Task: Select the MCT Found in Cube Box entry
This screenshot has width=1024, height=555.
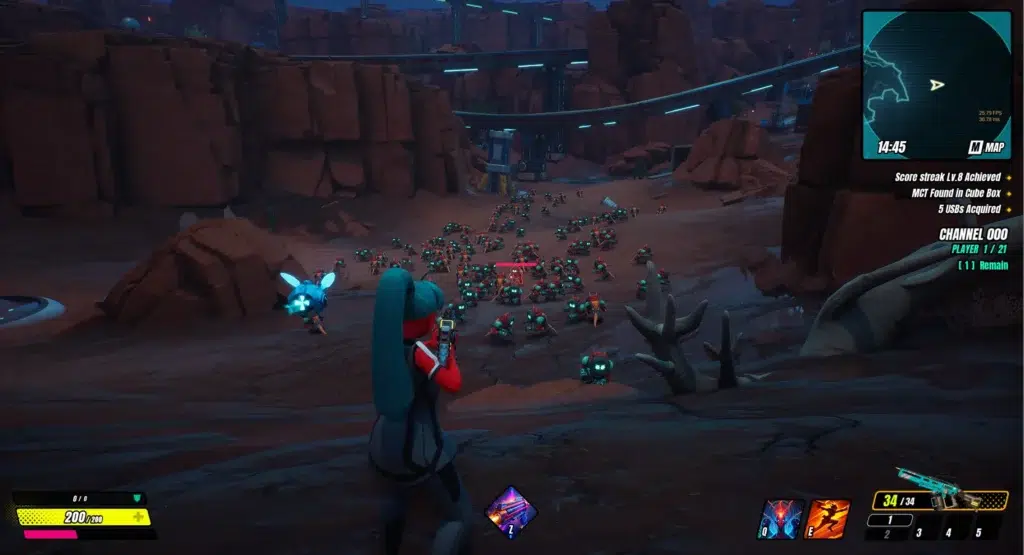Action: click(x=948, y=193)
